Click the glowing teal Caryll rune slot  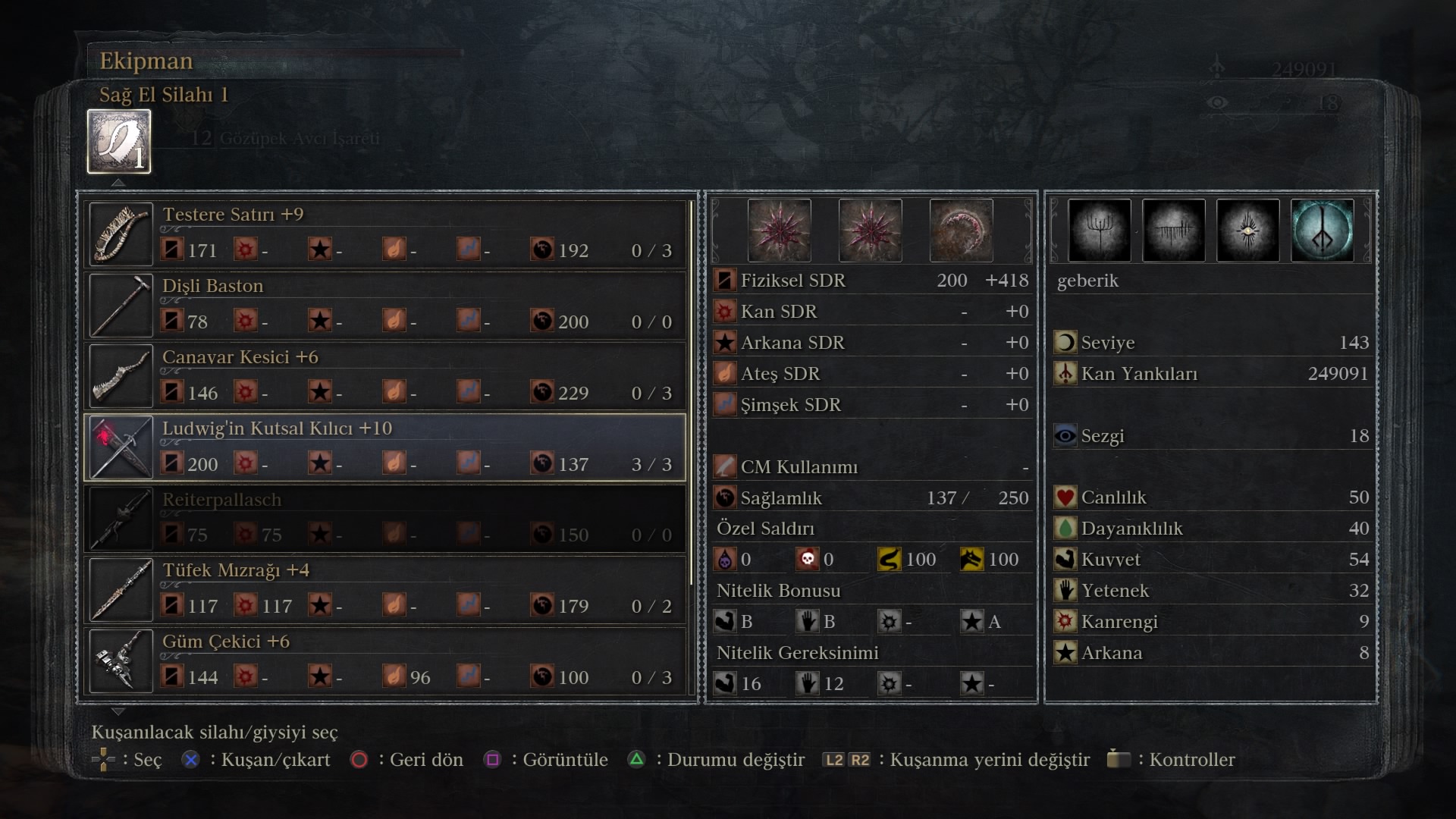click(1322, 231)
